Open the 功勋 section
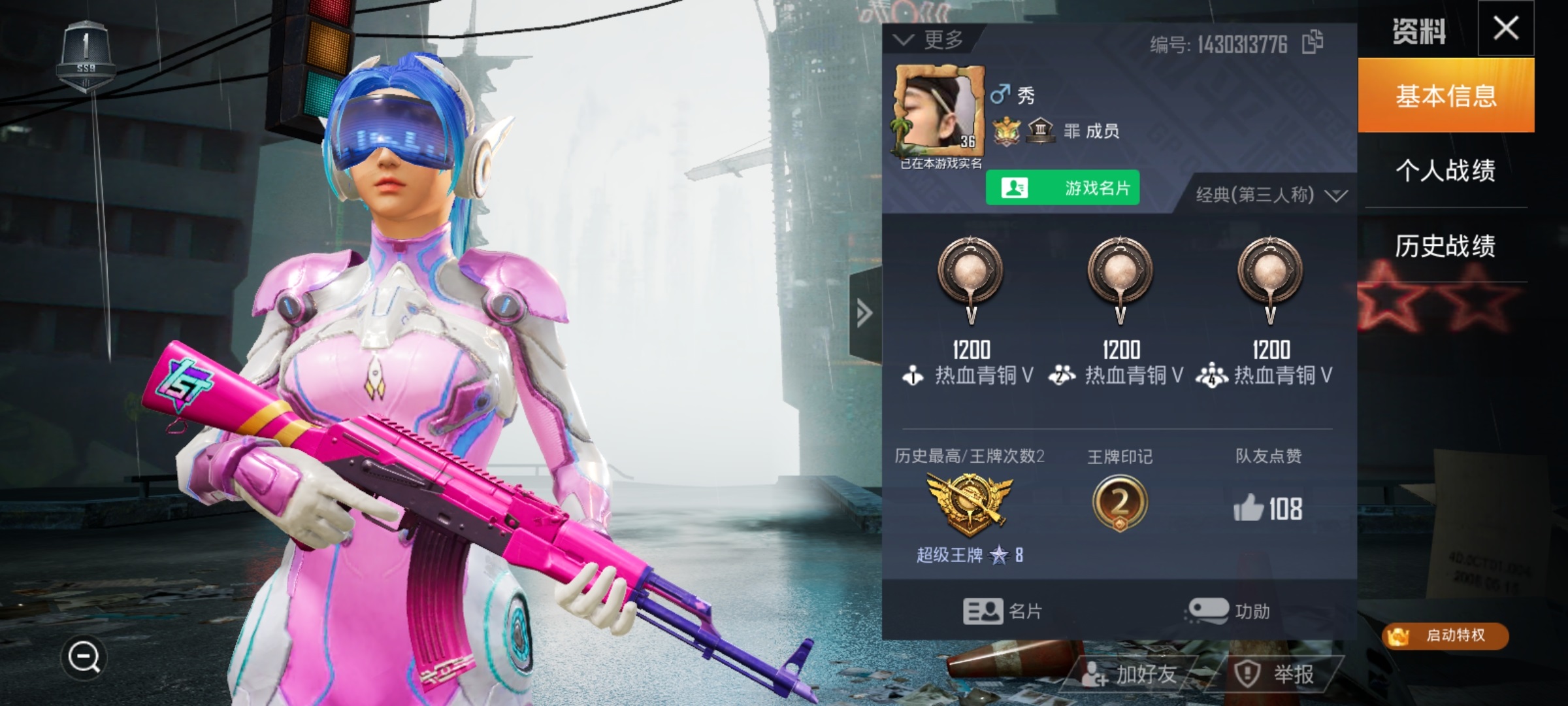 click(x=1228, y=612)
